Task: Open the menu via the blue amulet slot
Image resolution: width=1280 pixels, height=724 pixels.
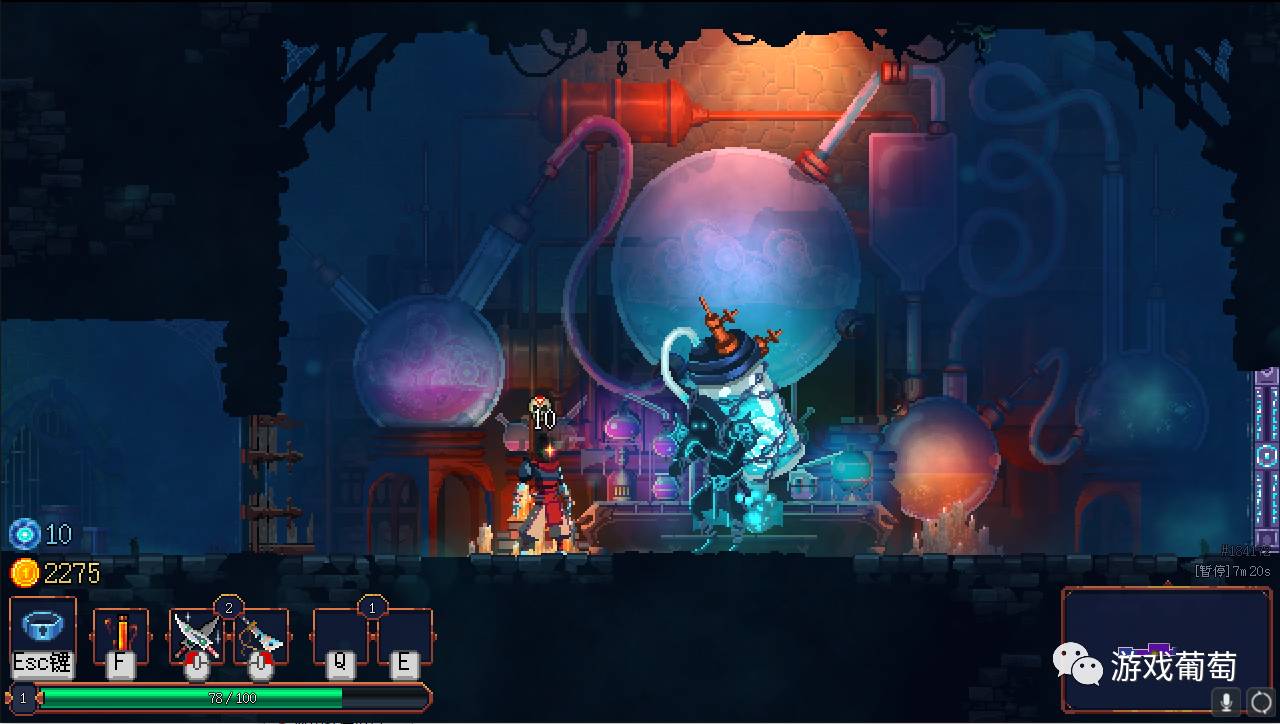Action: (43, 632)
